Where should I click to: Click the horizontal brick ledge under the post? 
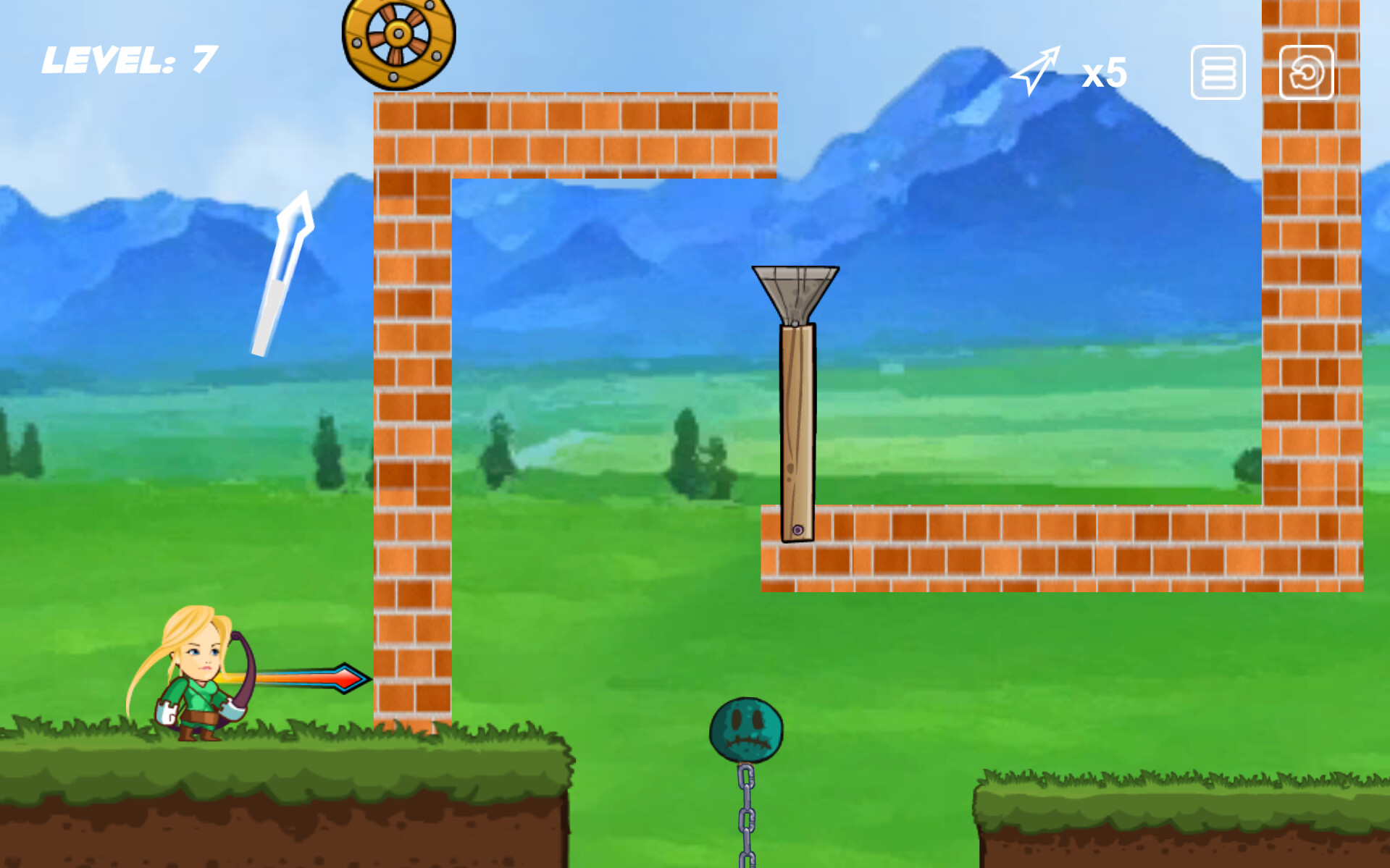tap(1014, 550)
